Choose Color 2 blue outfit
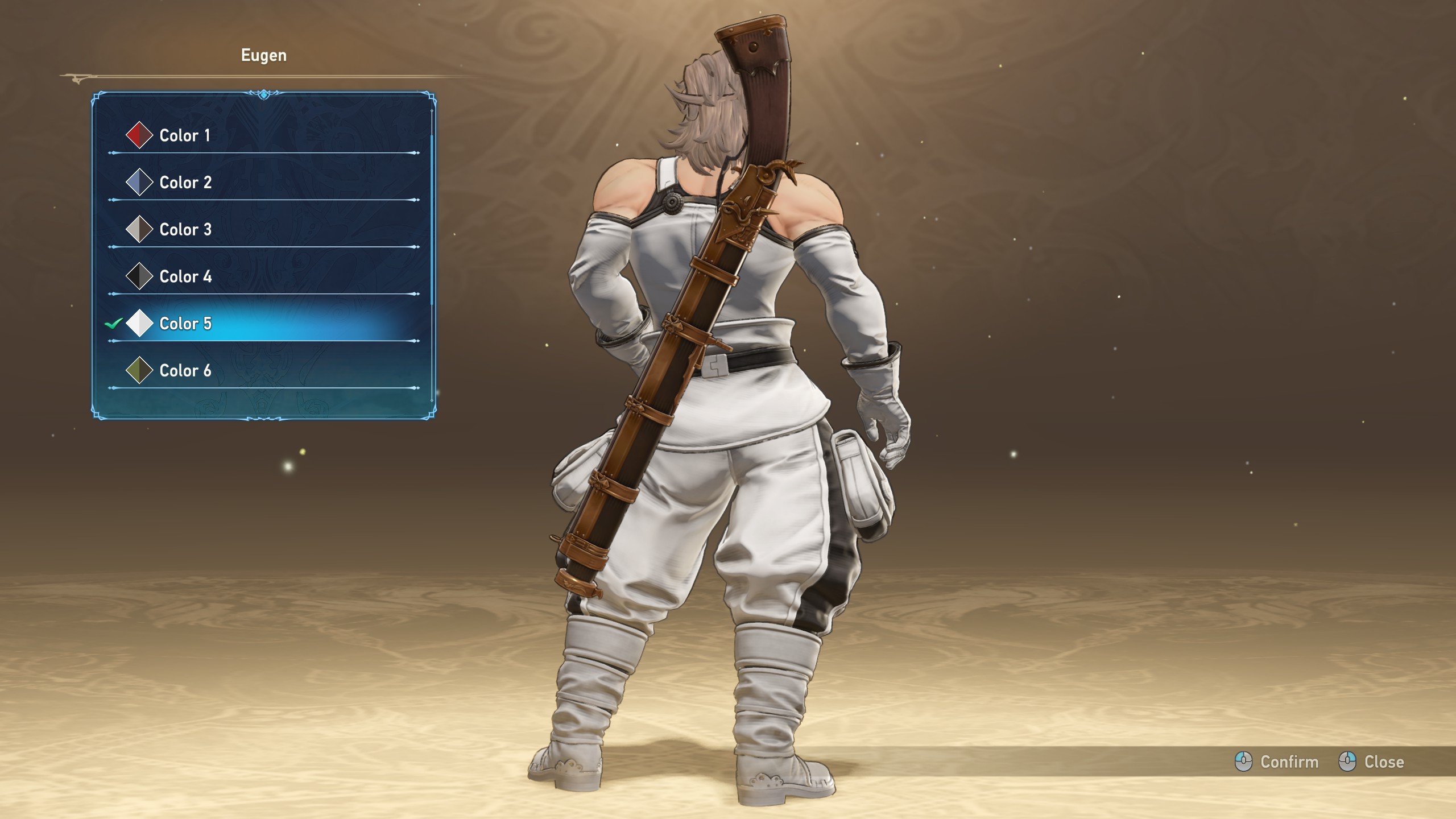1456x819 pixels. tap(185, 183)
